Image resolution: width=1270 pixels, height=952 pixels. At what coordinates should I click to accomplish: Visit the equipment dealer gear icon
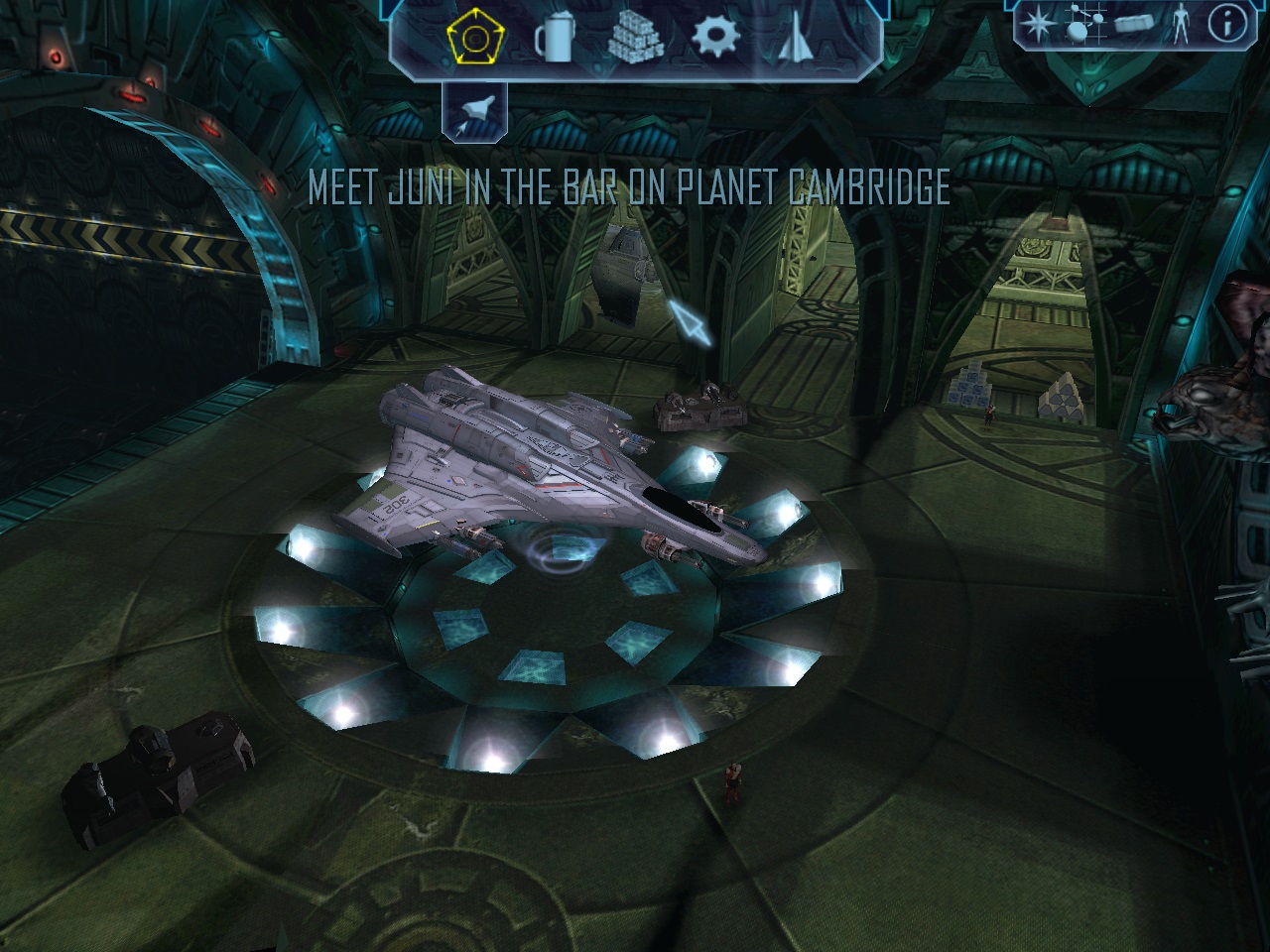[x=715, y=39]
